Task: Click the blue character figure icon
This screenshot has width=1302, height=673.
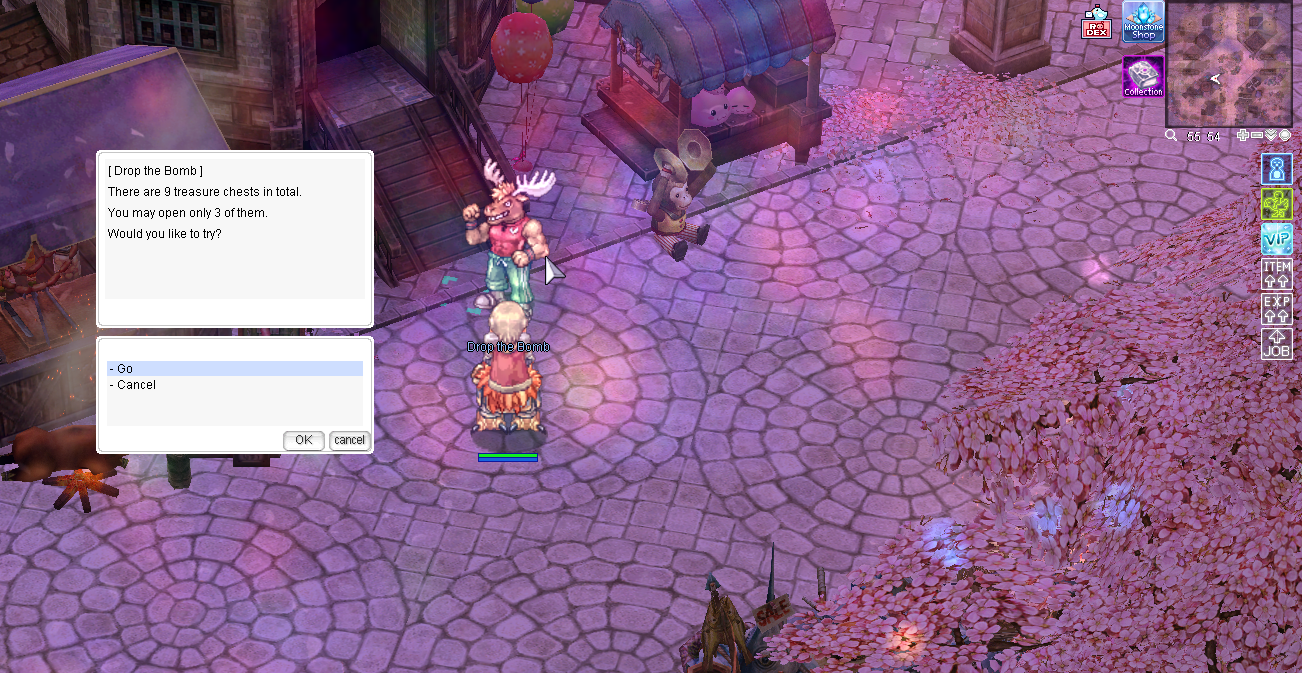Action: click(1277, 169)
